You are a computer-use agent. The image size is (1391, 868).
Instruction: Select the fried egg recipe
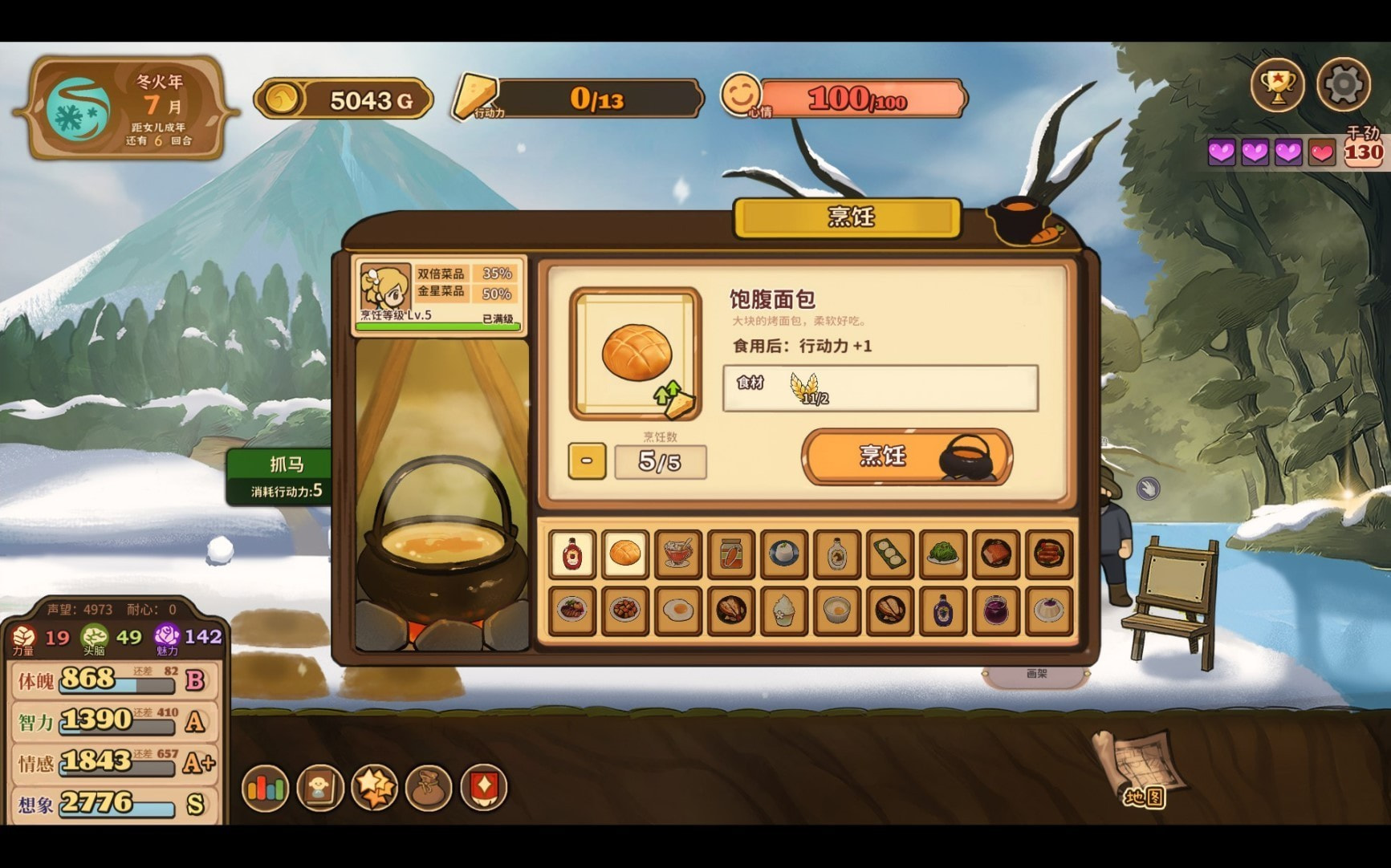(678, 610)
